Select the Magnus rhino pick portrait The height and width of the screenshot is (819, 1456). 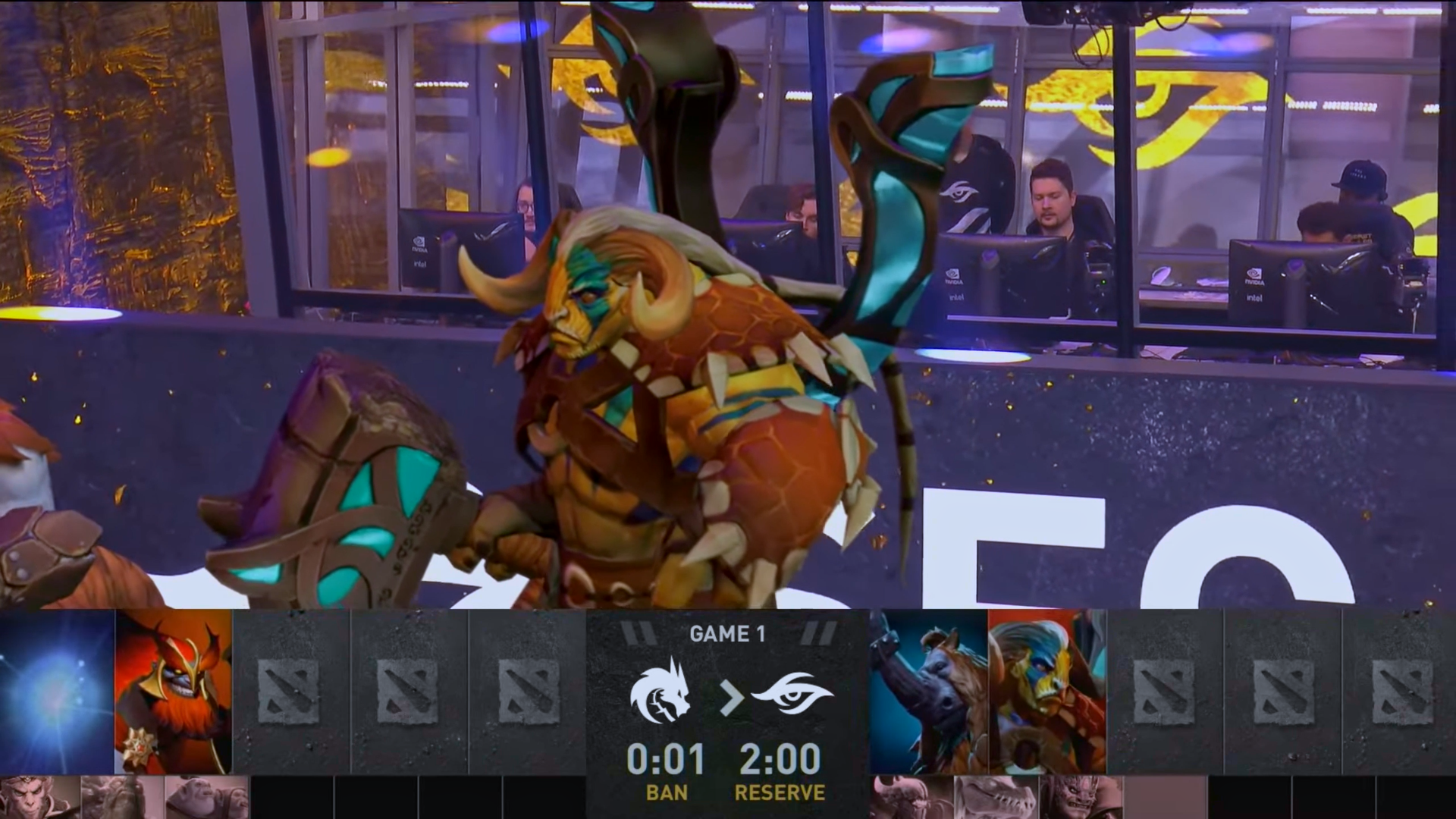tap(928, 692)
